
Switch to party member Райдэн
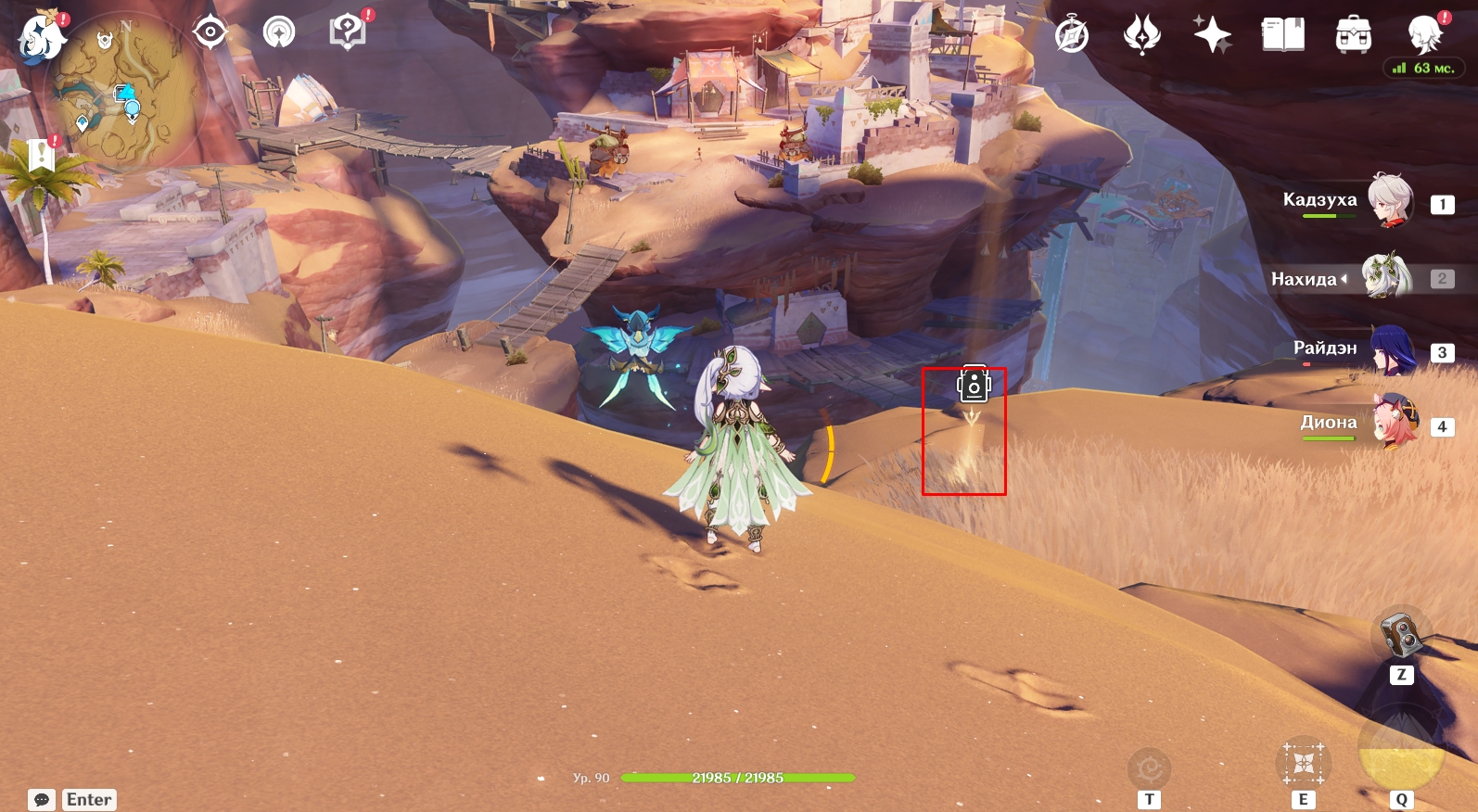click(x=1391, y=350)
